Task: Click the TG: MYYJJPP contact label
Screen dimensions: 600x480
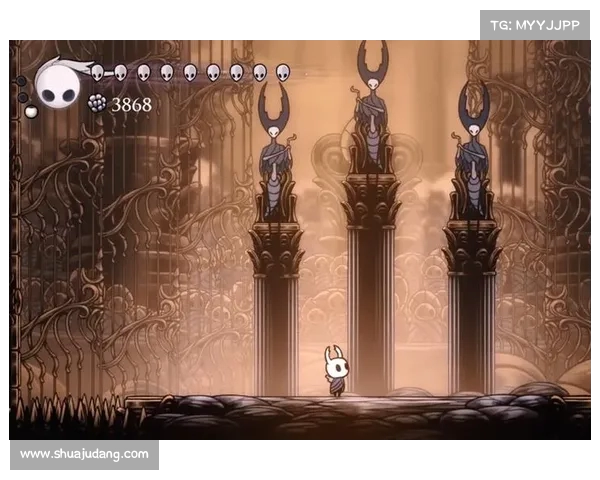Action: pos(534,25)
